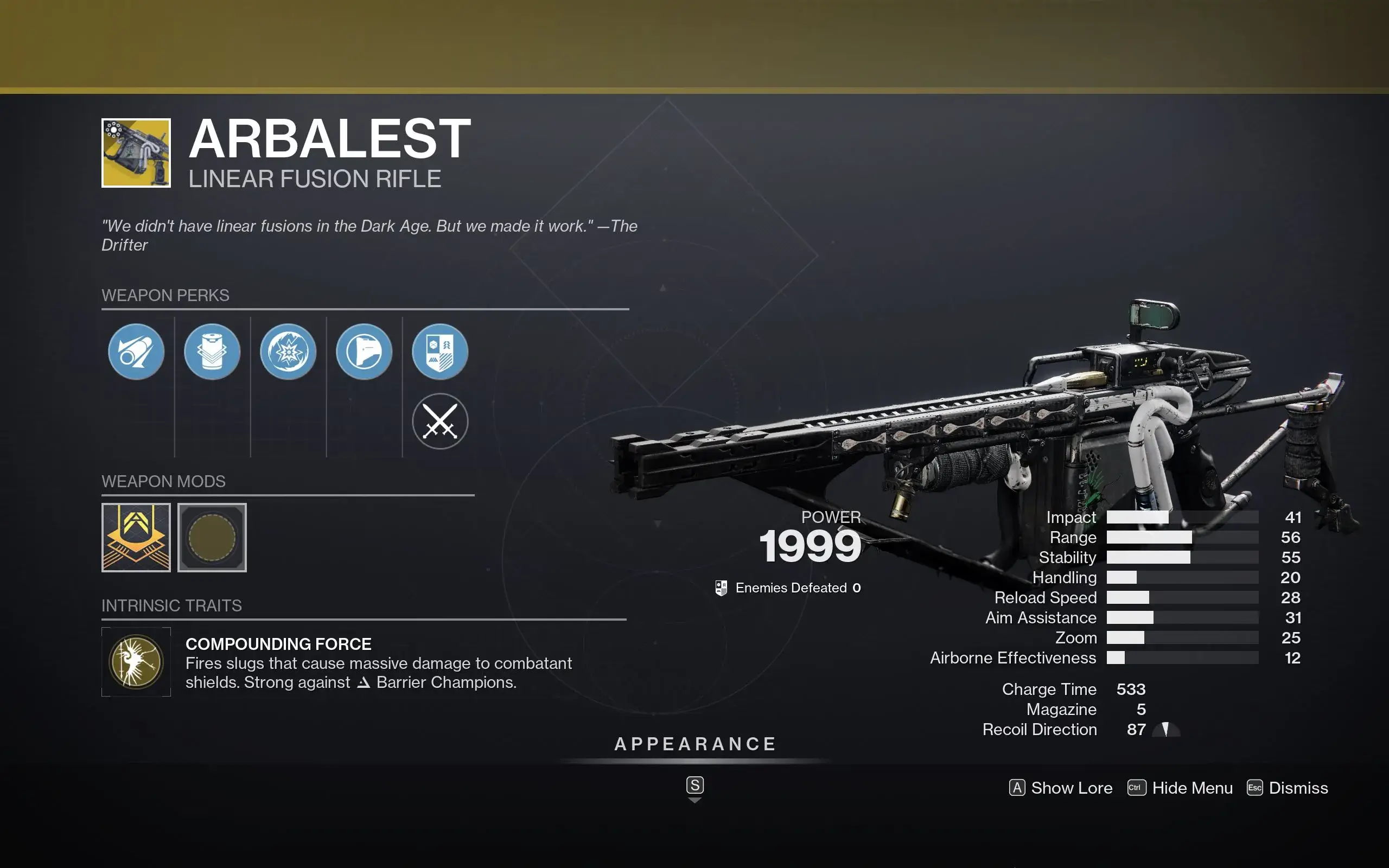Image resolution: width=1389 pixels, height=868 pixels.
Task: Open the magazine perk in Weapon Perks
Action: pyautogui.click(x=212, y=352)
